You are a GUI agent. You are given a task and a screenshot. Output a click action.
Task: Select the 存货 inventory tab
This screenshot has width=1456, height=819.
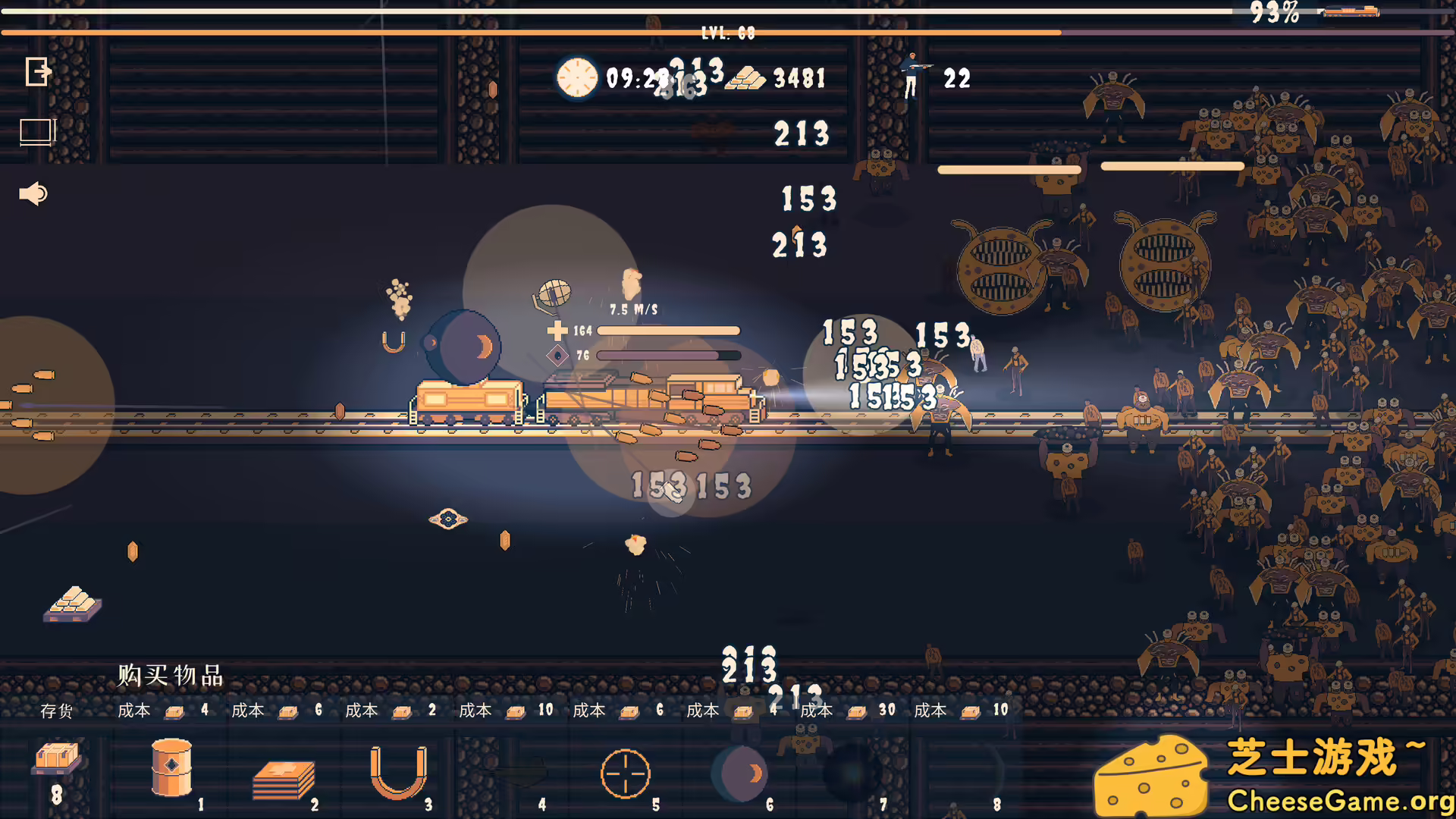(x=57, y=711)
